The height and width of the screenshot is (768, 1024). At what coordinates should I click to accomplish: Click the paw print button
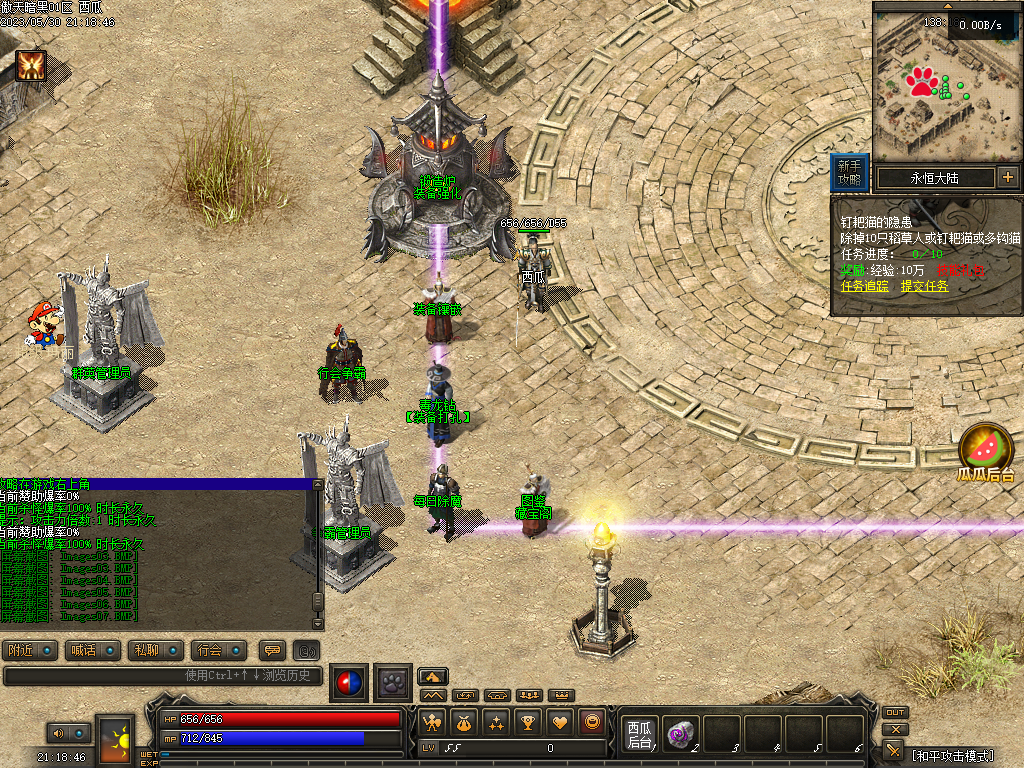click(393, 682)
